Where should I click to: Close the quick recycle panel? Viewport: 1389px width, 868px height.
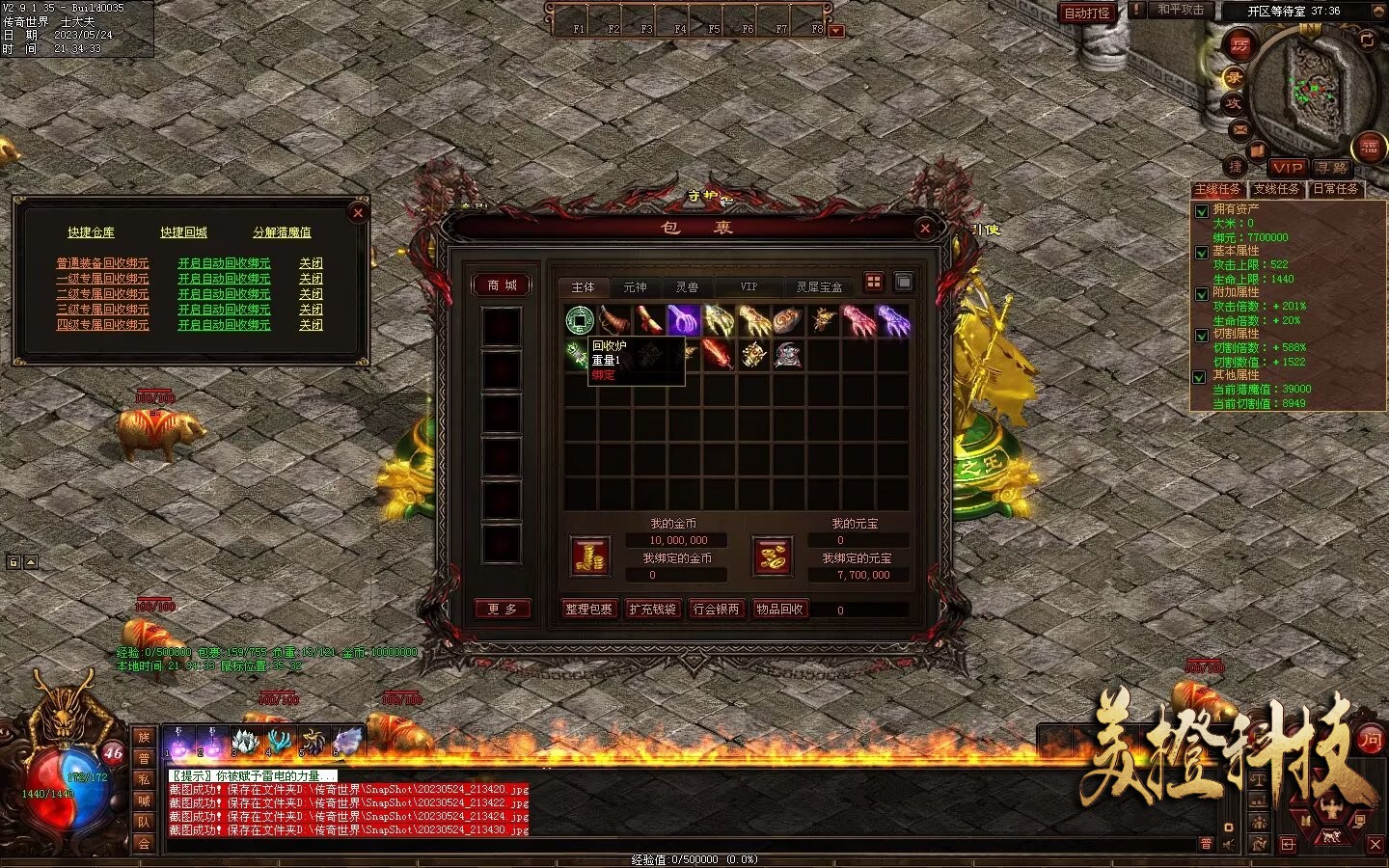[x=358, y=213]
